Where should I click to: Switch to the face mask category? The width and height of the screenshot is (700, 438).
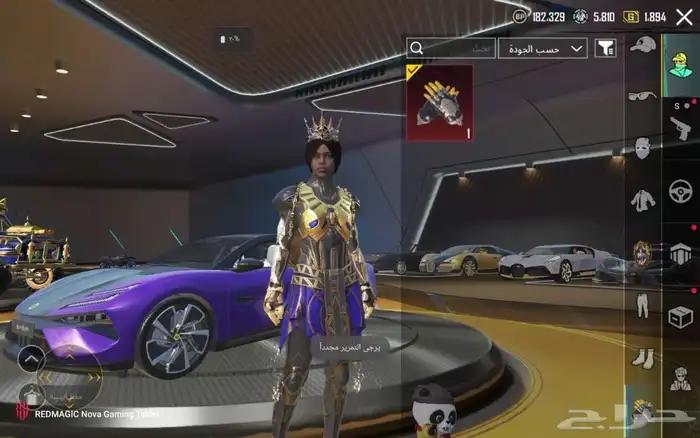point(643,148)
